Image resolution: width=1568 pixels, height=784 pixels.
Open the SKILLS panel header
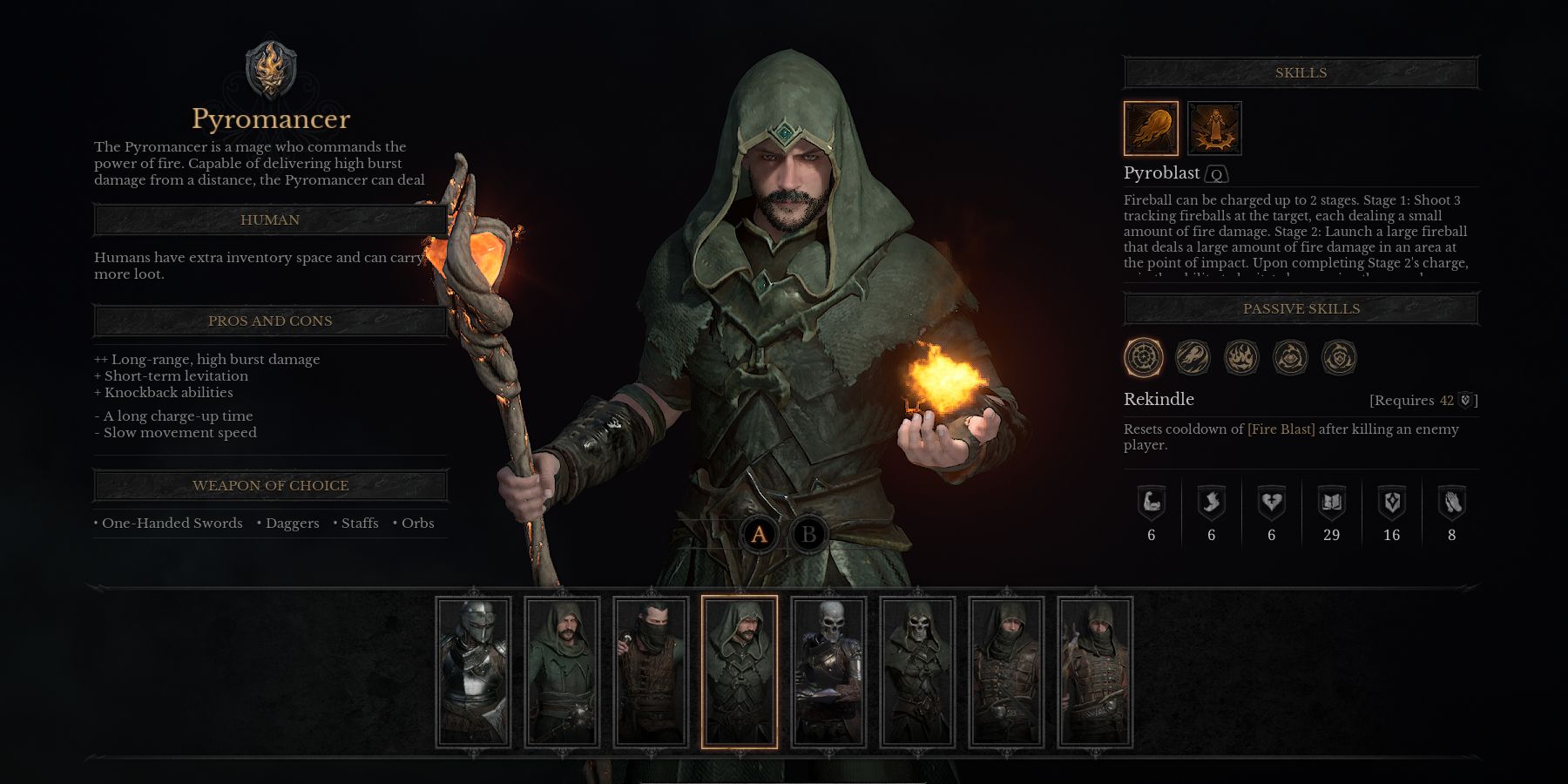click(1301, 72)
